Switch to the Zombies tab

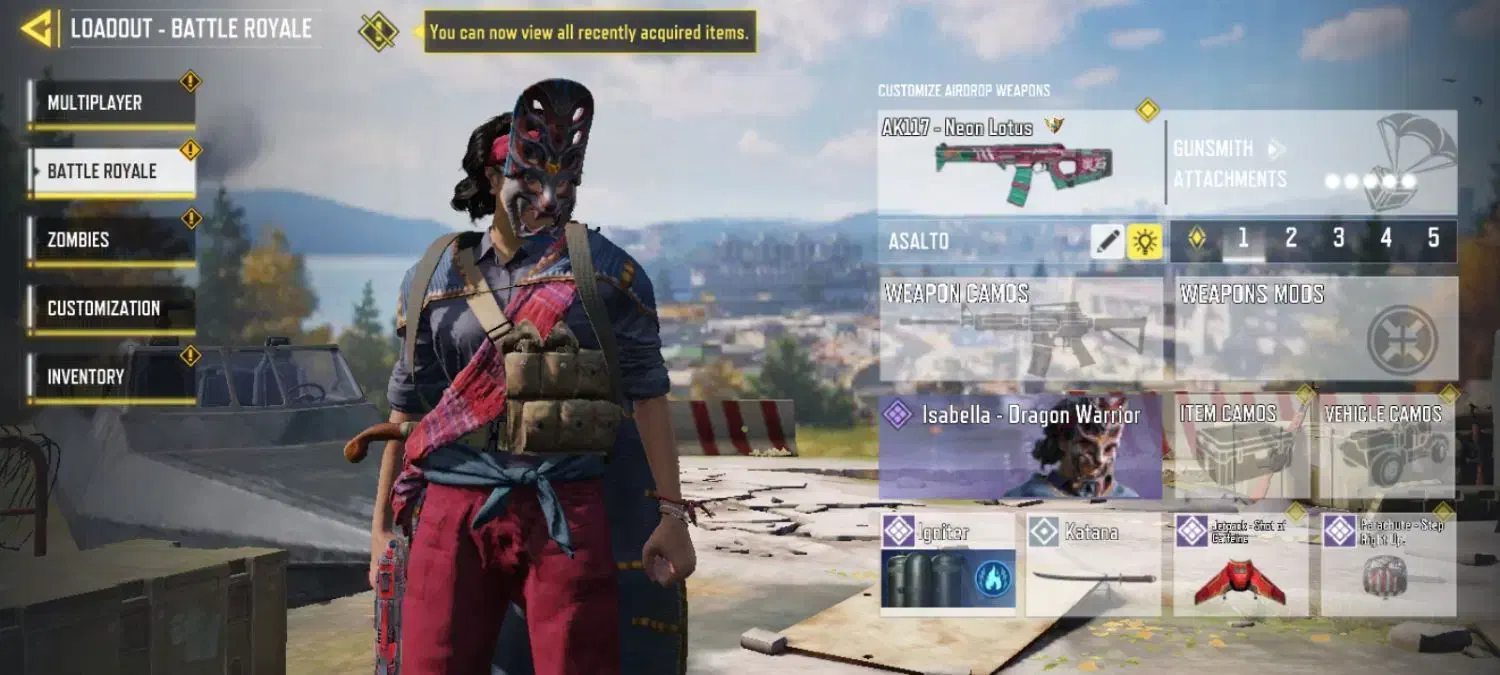point(111,240)
